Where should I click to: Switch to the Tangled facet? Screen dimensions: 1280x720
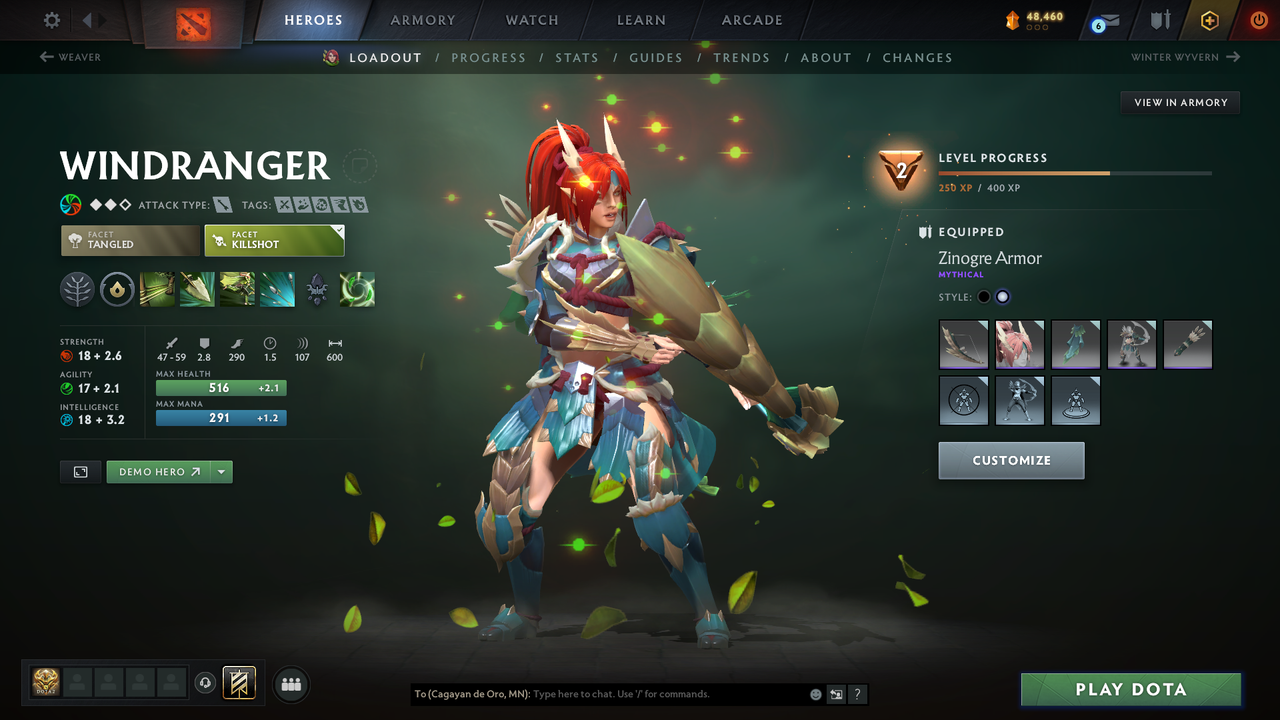[130, 240]
